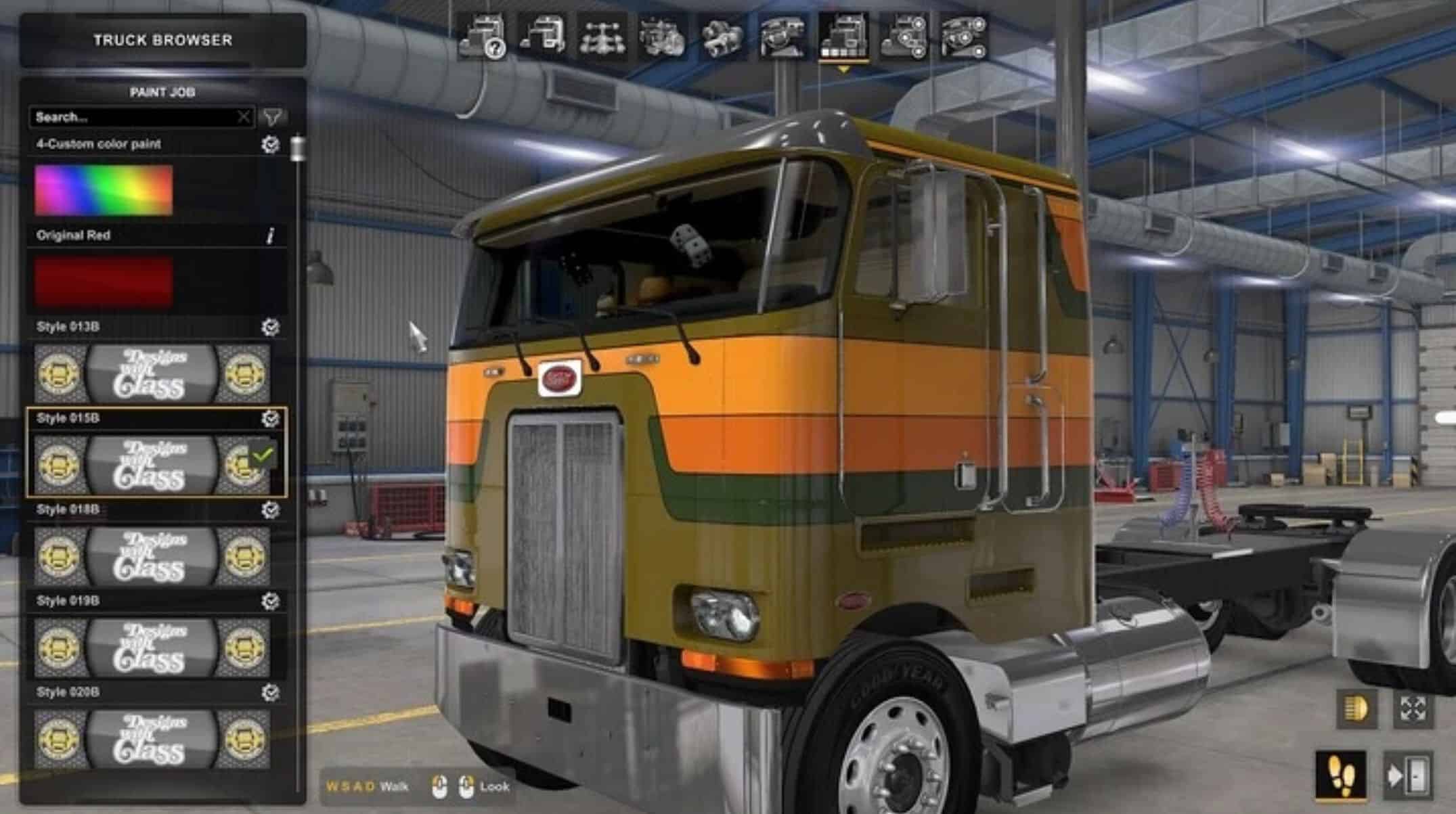
Task: Select the Original Red paint job
Action: point(104,281)
